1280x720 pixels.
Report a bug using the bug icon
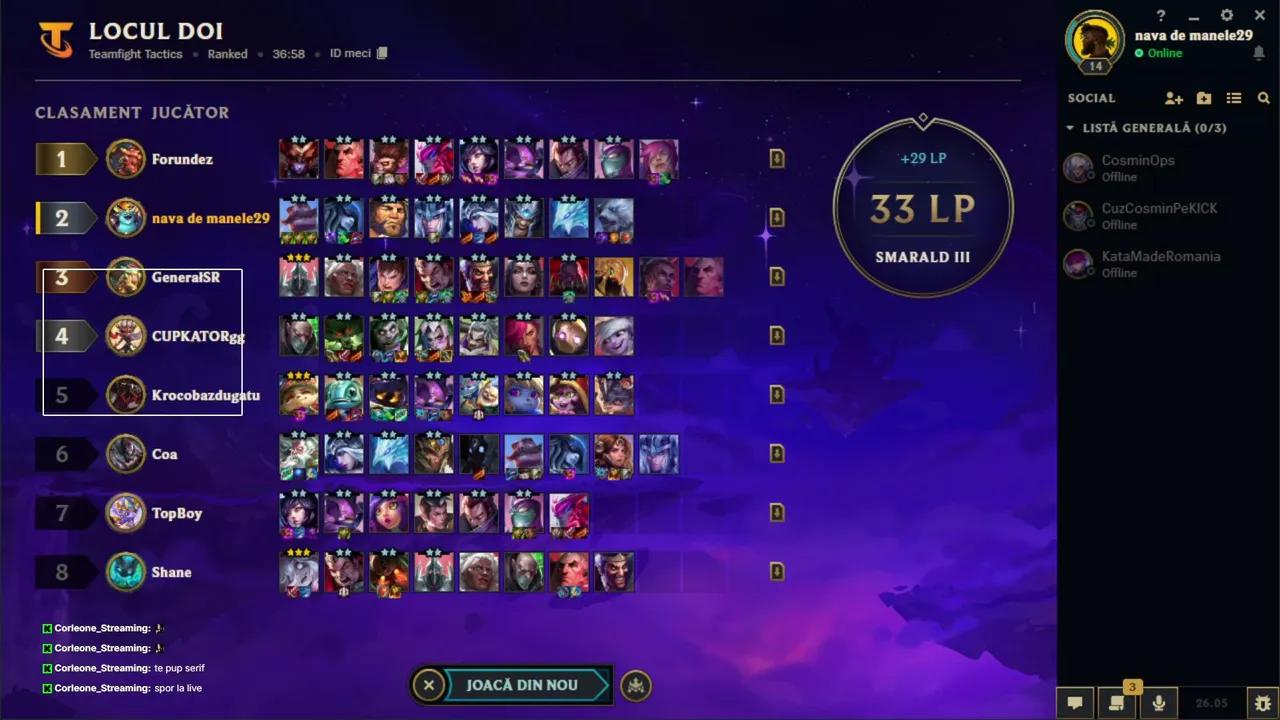(x=1261, y=703)
